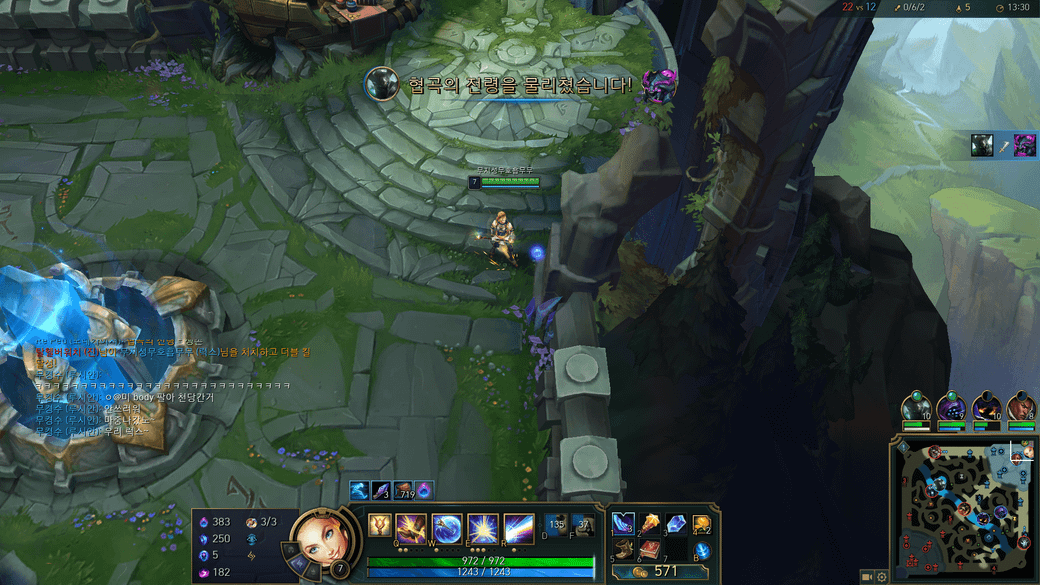Select the boots item in slot 5
1040x585 pixels.
pyautogui.click(x=623, y=549)
